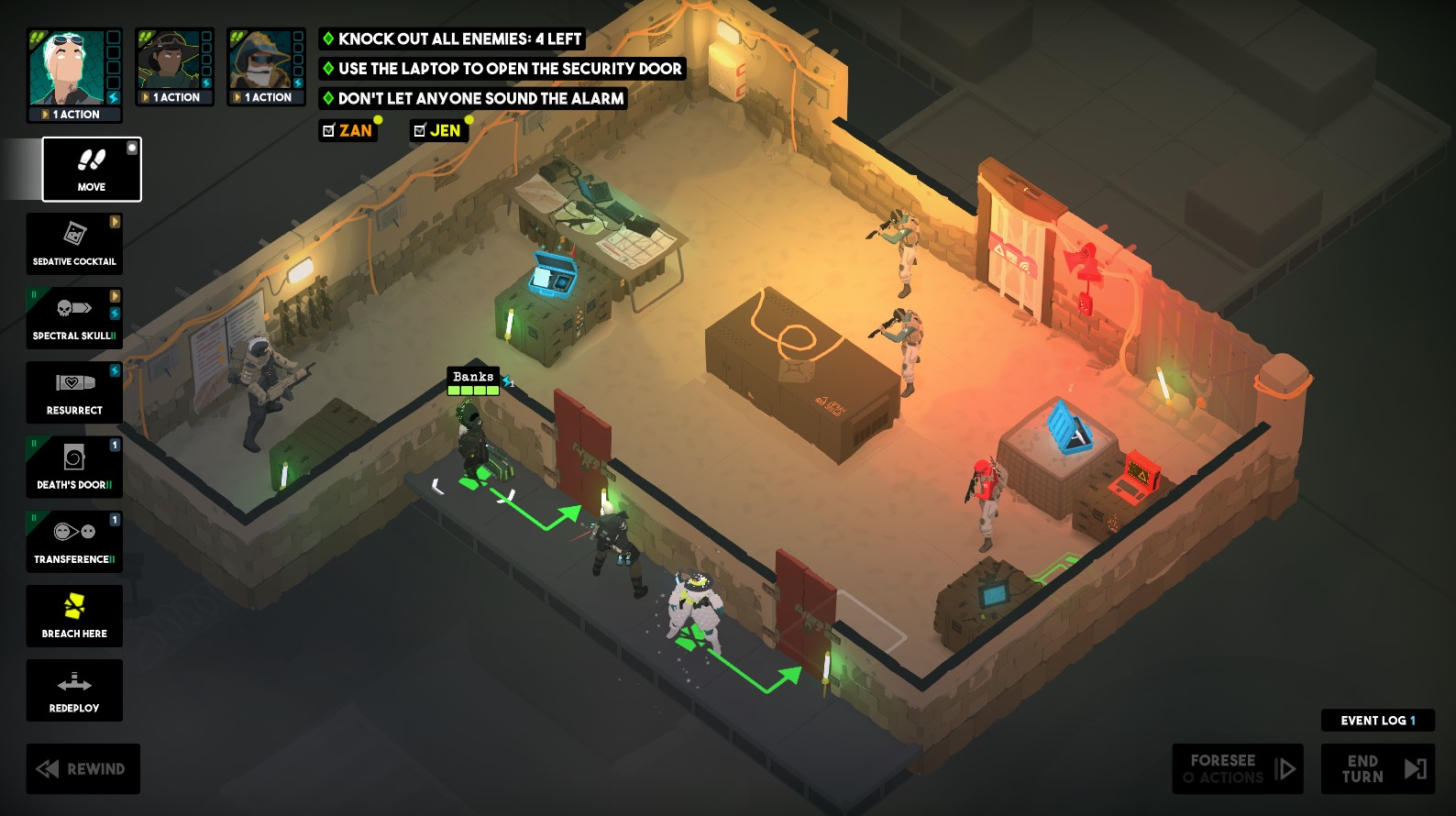This screenshot has height=816, width=1456.
Task: Select the Breach Here option
Action: 74,615
